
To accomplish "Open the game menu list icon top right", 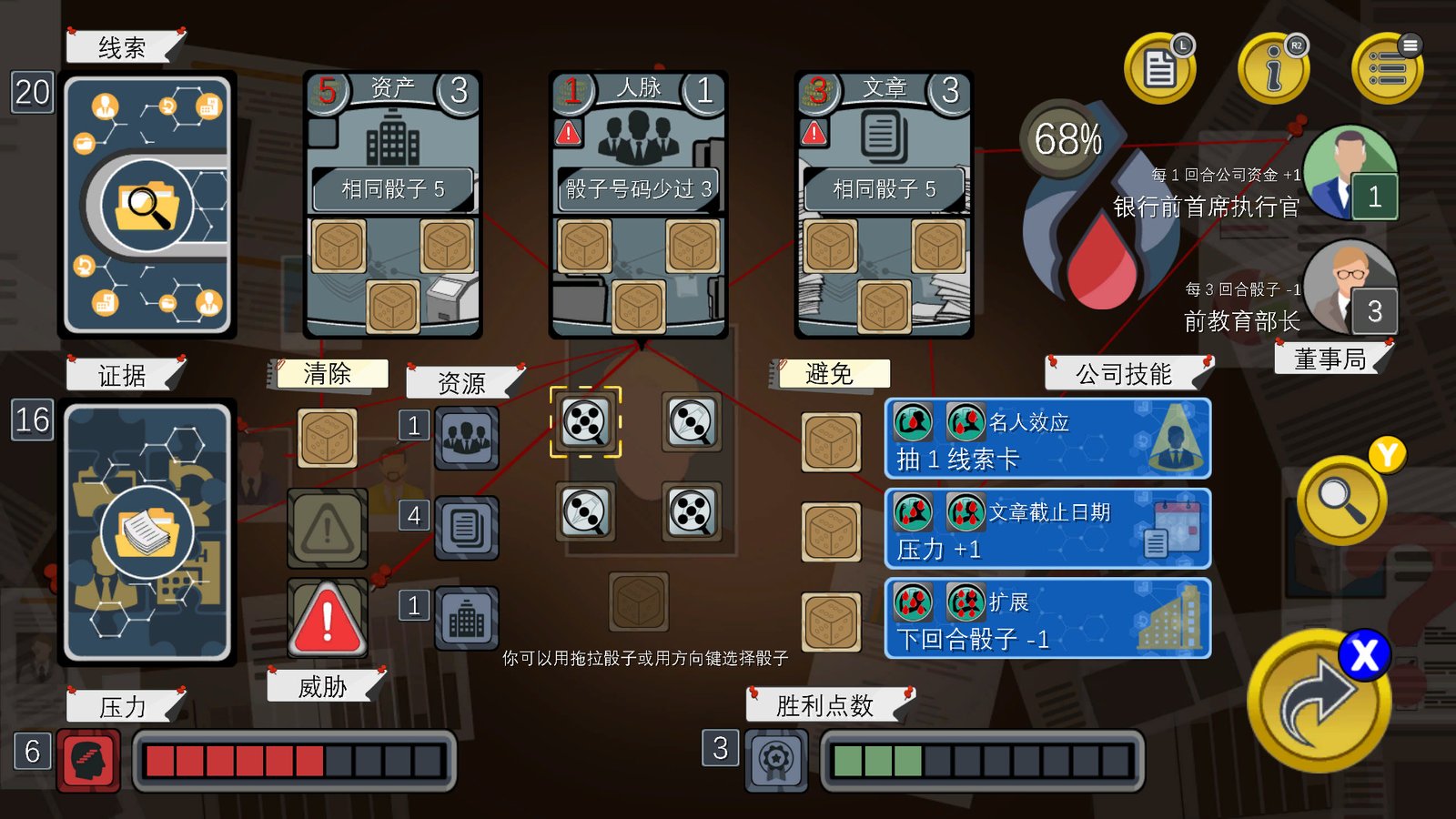I will click(x=1387, y=68).
